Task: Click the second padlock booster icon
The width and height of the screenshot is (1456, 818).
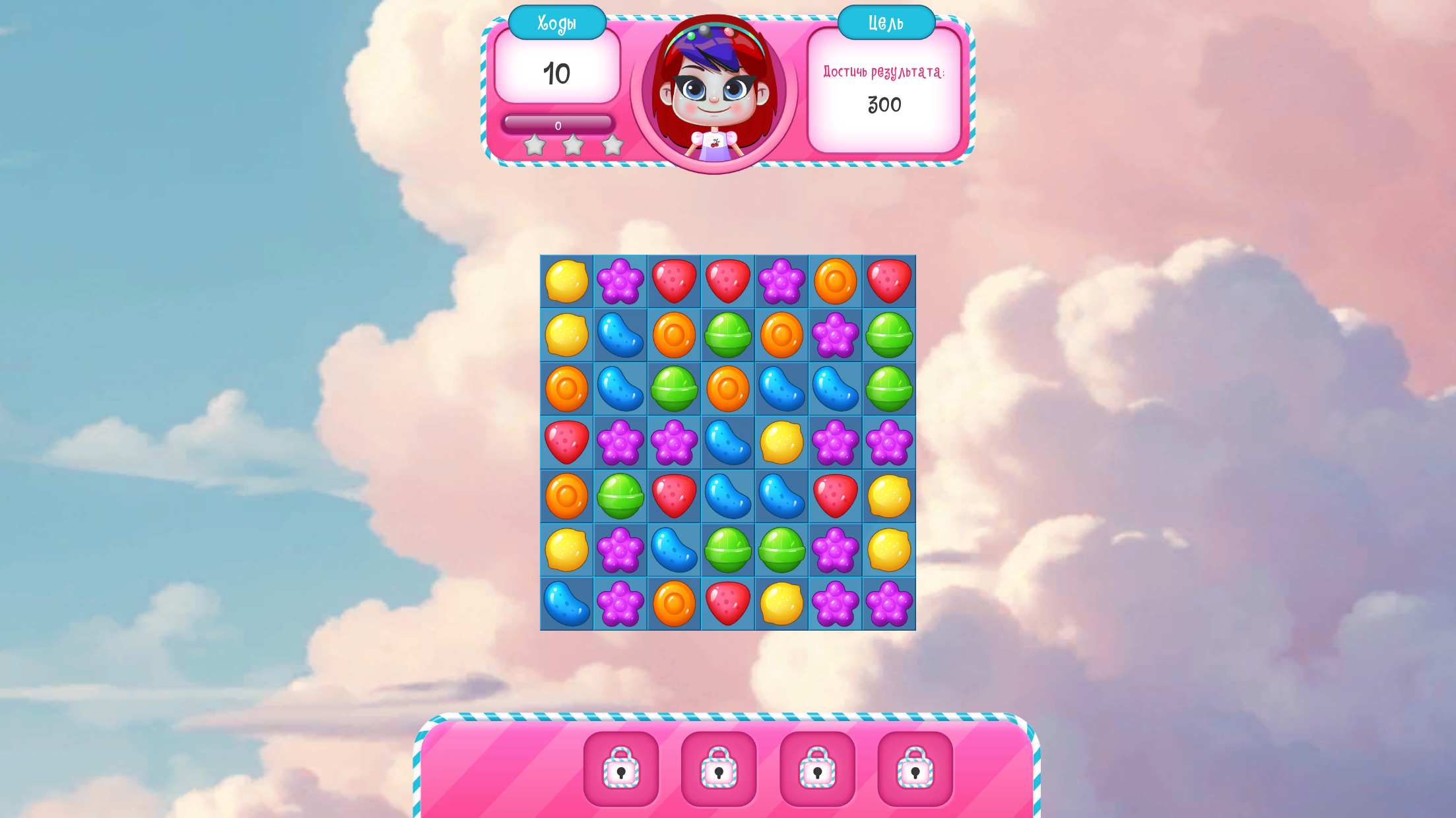Action: pos(719,769)
